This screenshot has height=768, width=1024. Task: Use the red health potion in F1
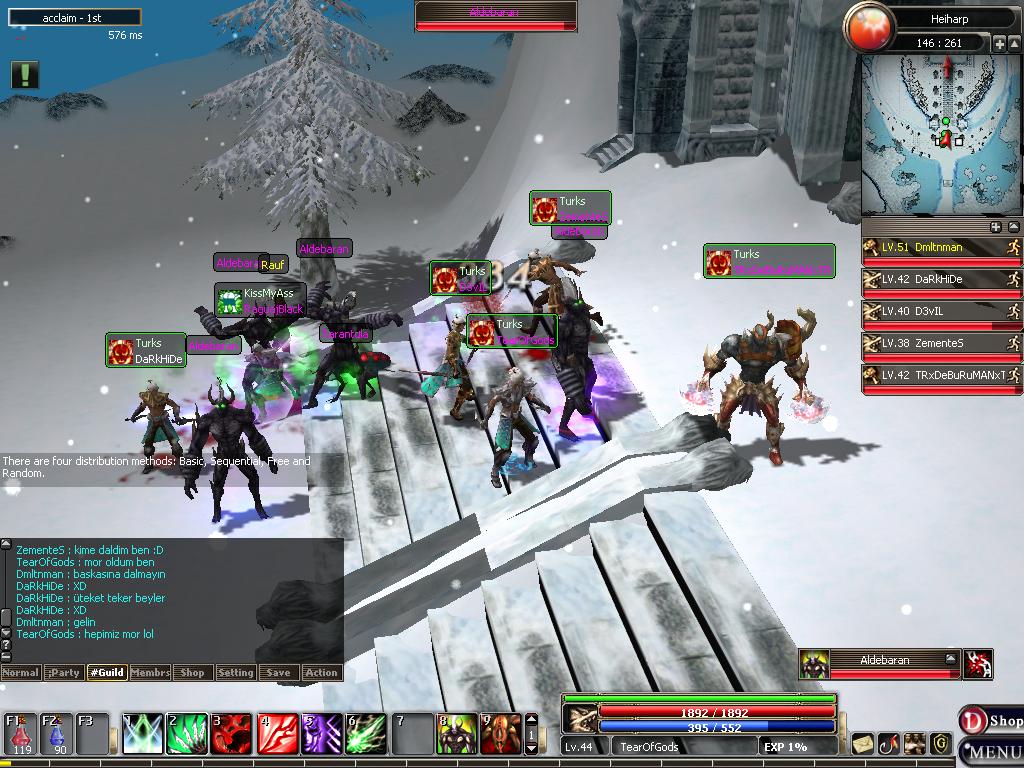click(20, 734)
